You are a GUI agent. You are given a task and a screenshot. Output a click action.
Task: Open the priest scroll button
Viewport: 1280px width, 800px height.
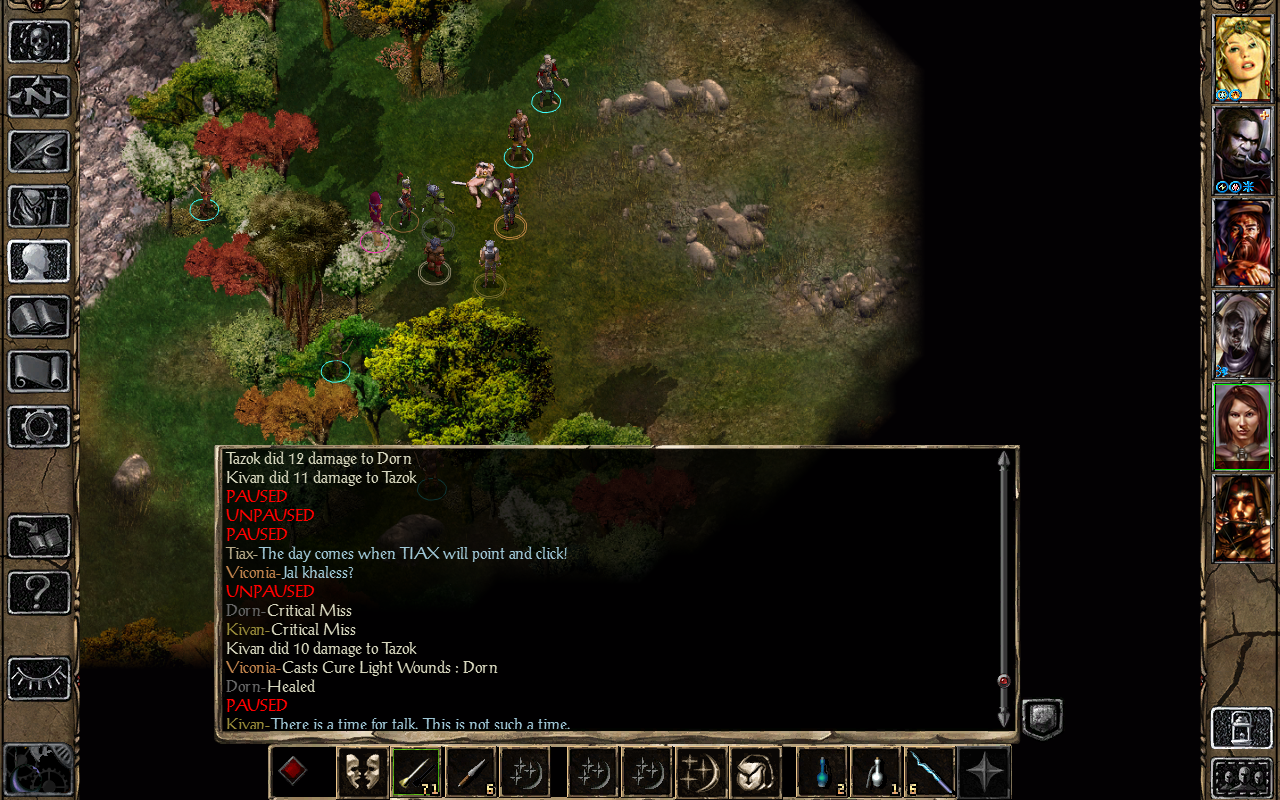click(x=39, y=371)
